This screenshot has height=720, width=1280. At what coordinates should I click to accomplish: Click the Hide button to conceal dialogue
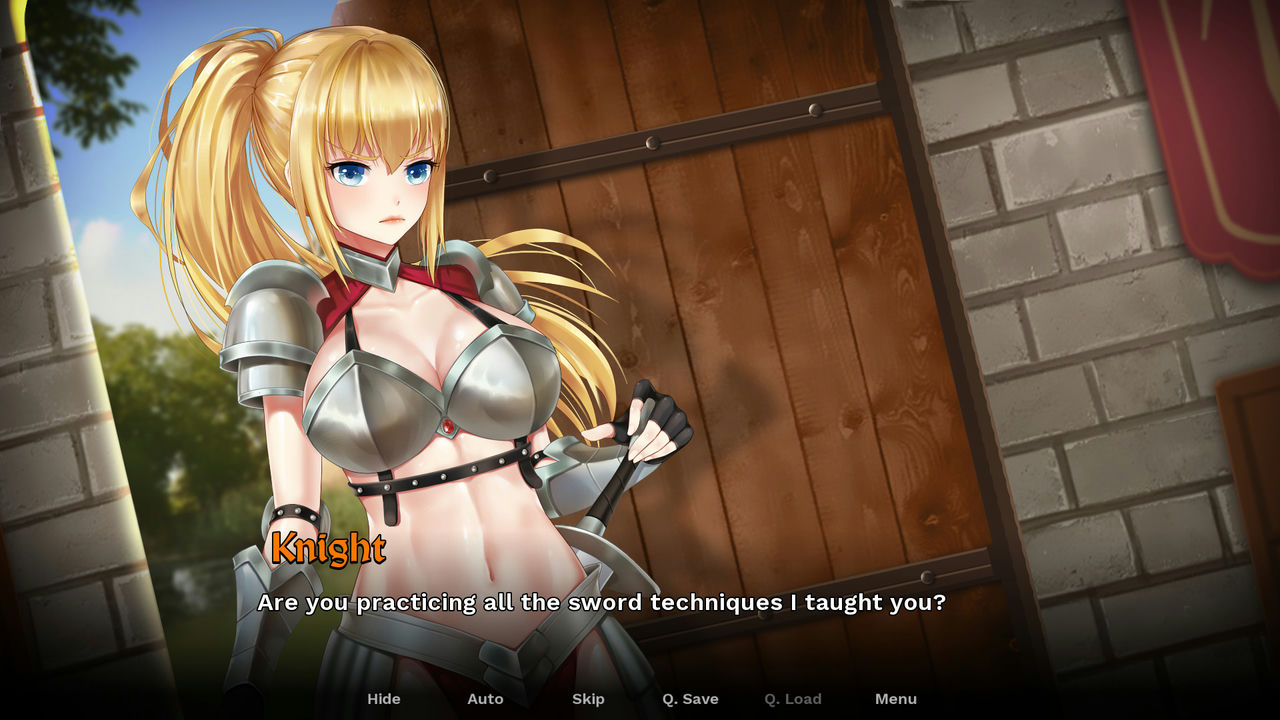384,699
